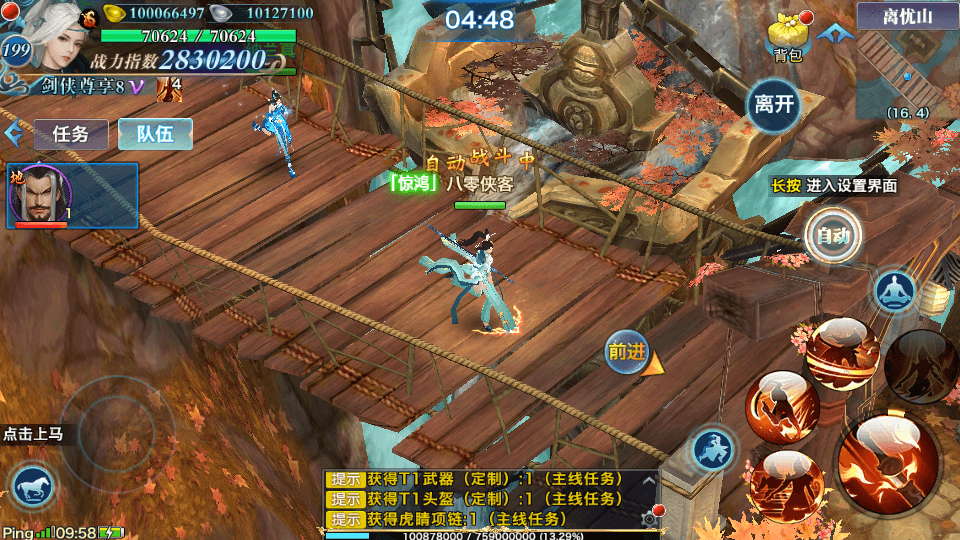Open chat log settings gear
This screenshot has height=540, width=960.
pos(649,518)
